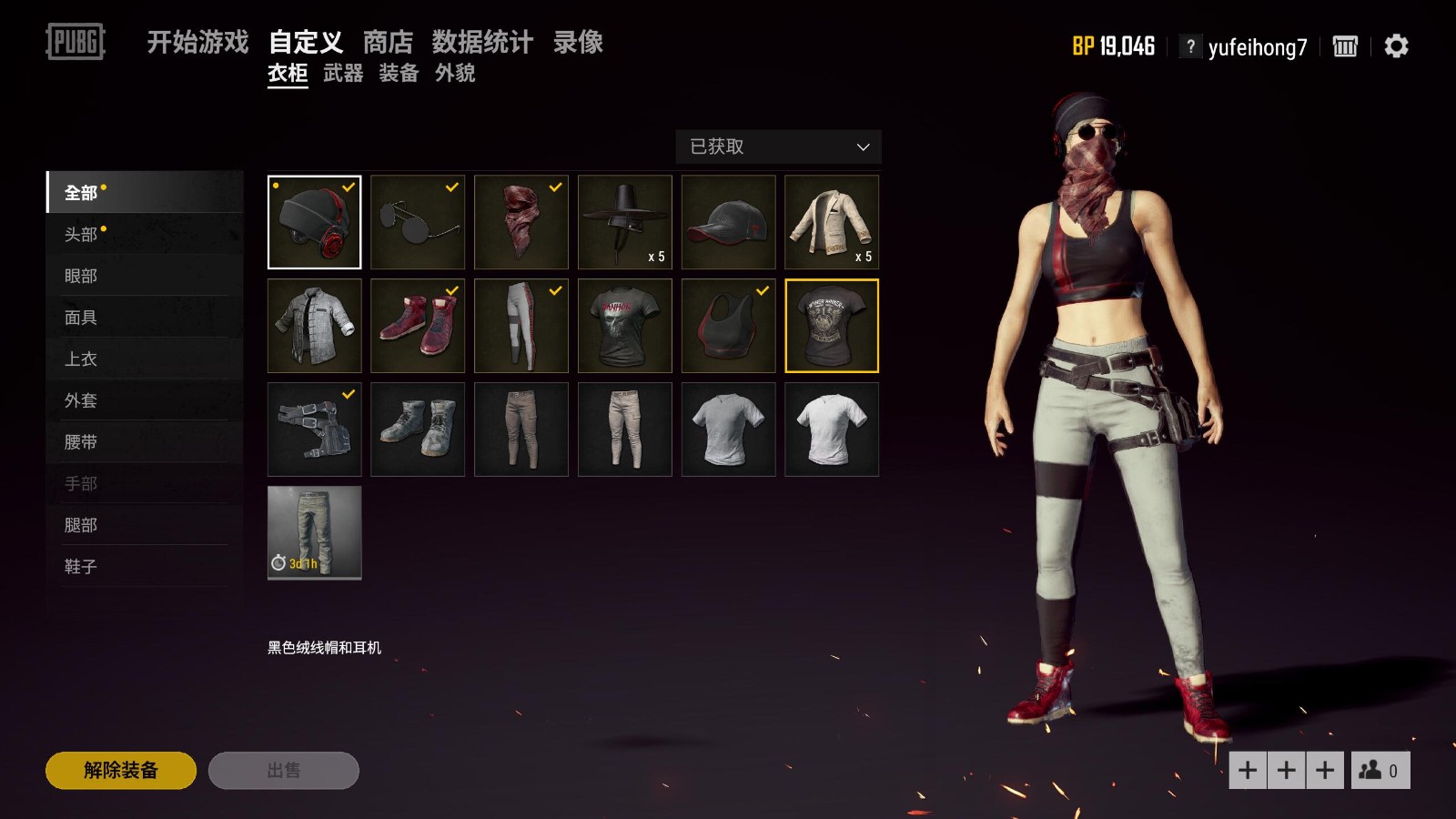Viewport: 1456px width, 819px height.
Task: Switch to the 武器 tab
Action: (344, 74)
